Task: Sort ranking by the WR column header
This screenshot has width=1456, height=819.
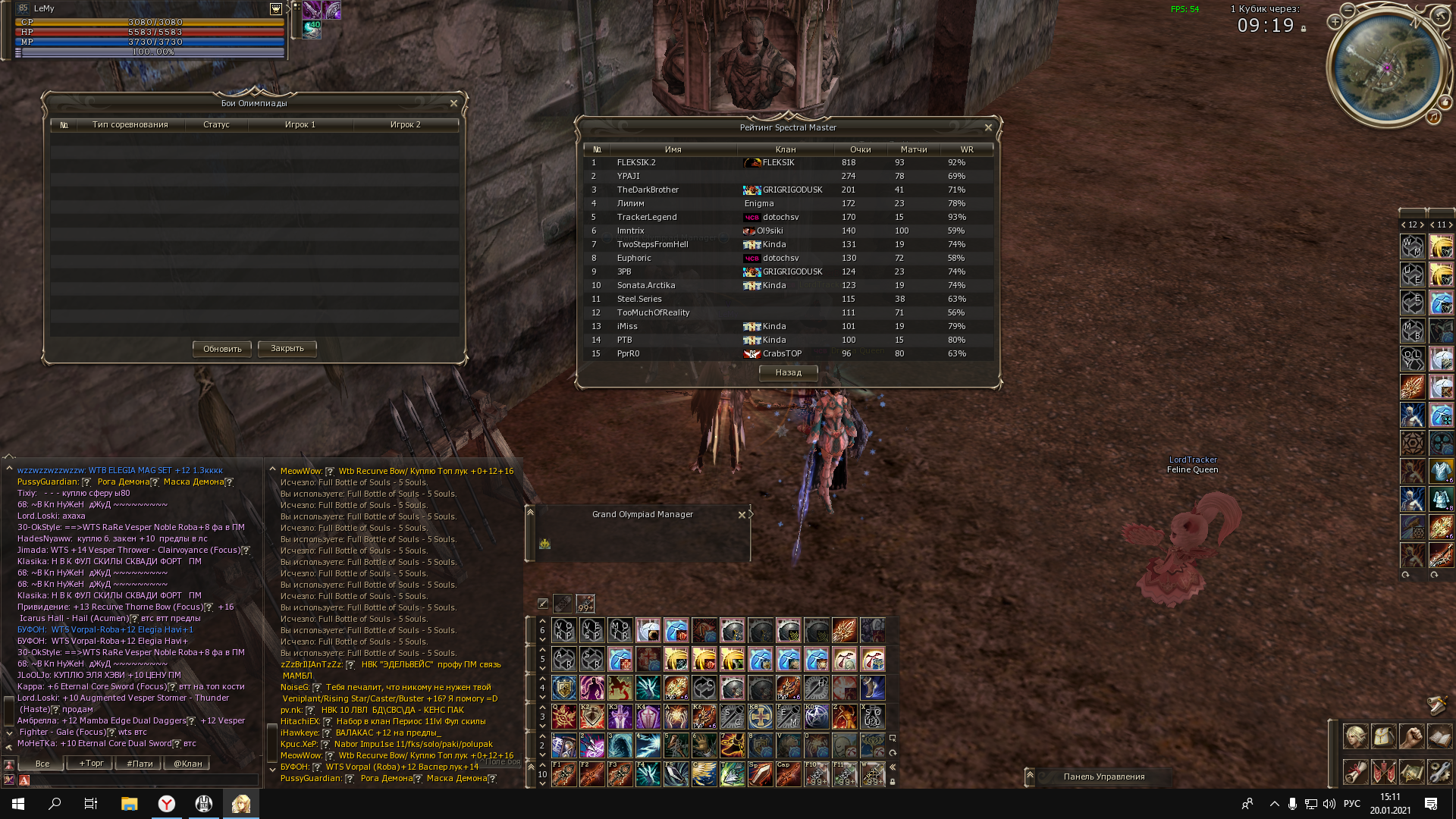Action: pos(966,149)
